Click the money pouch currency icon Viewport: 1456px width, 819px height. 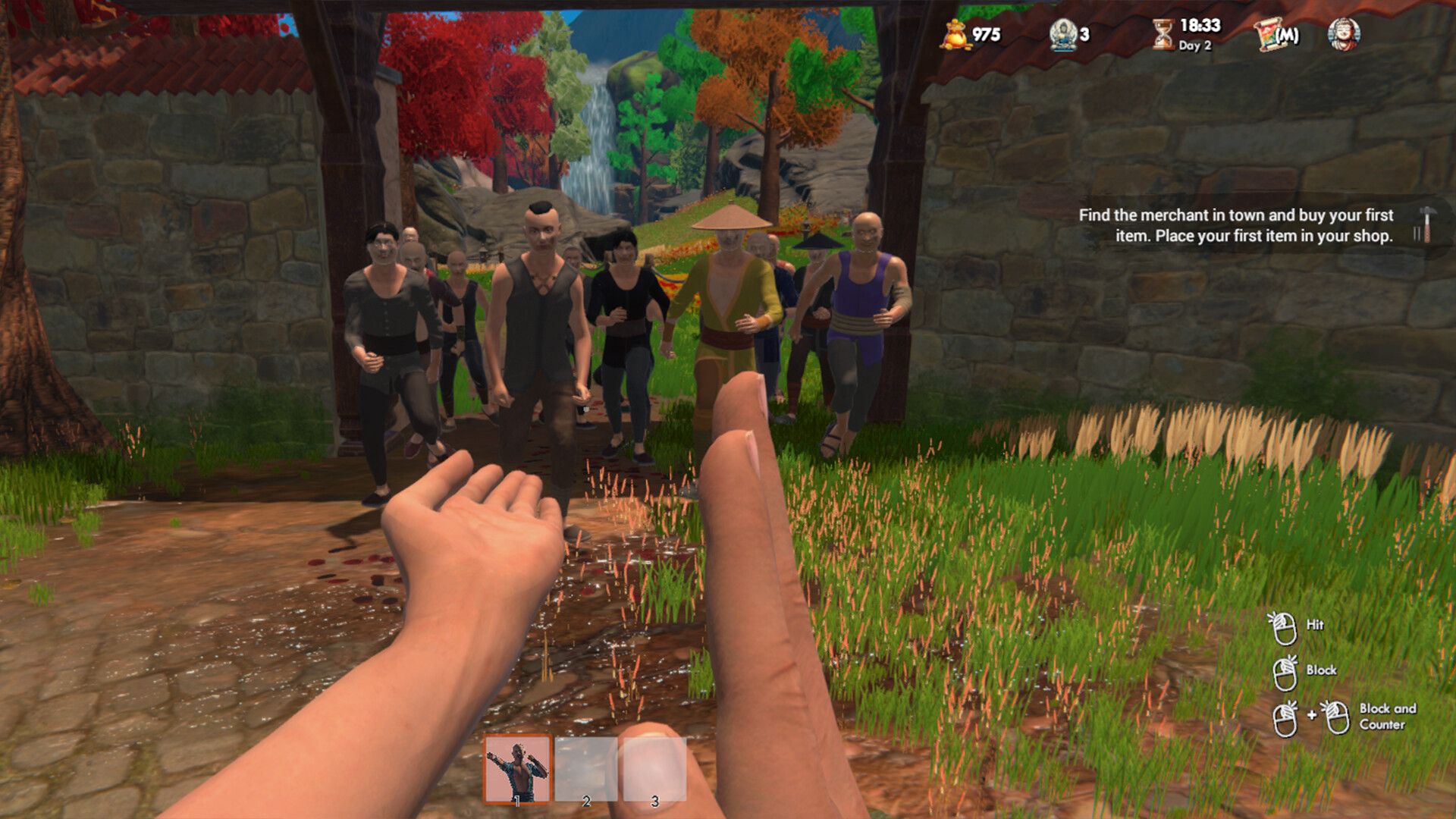point(957,33)
